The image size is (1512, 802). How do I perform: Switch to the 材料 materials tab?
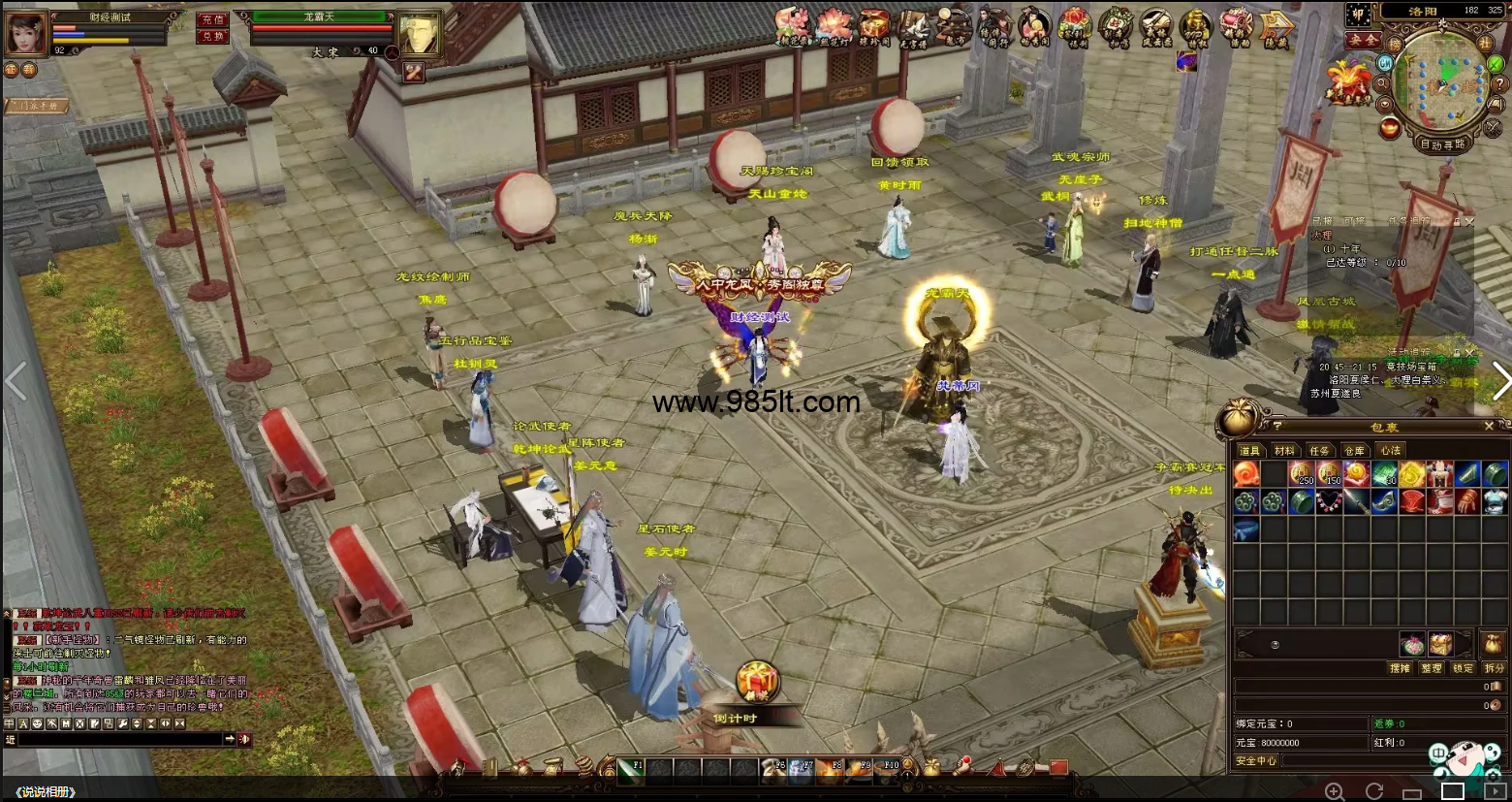[x=1284, y=451]
